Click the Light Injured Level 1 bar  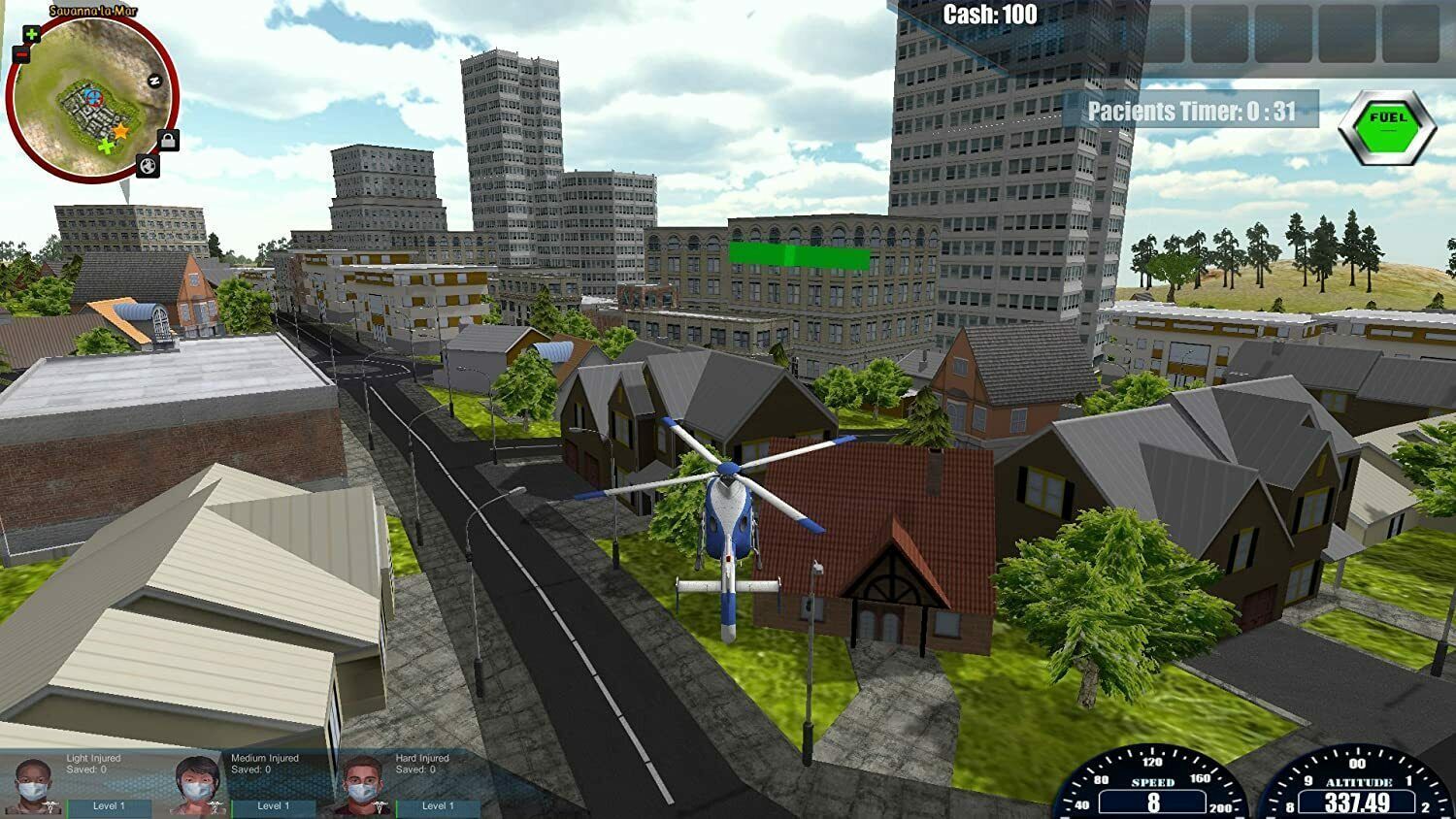point(110,806)
